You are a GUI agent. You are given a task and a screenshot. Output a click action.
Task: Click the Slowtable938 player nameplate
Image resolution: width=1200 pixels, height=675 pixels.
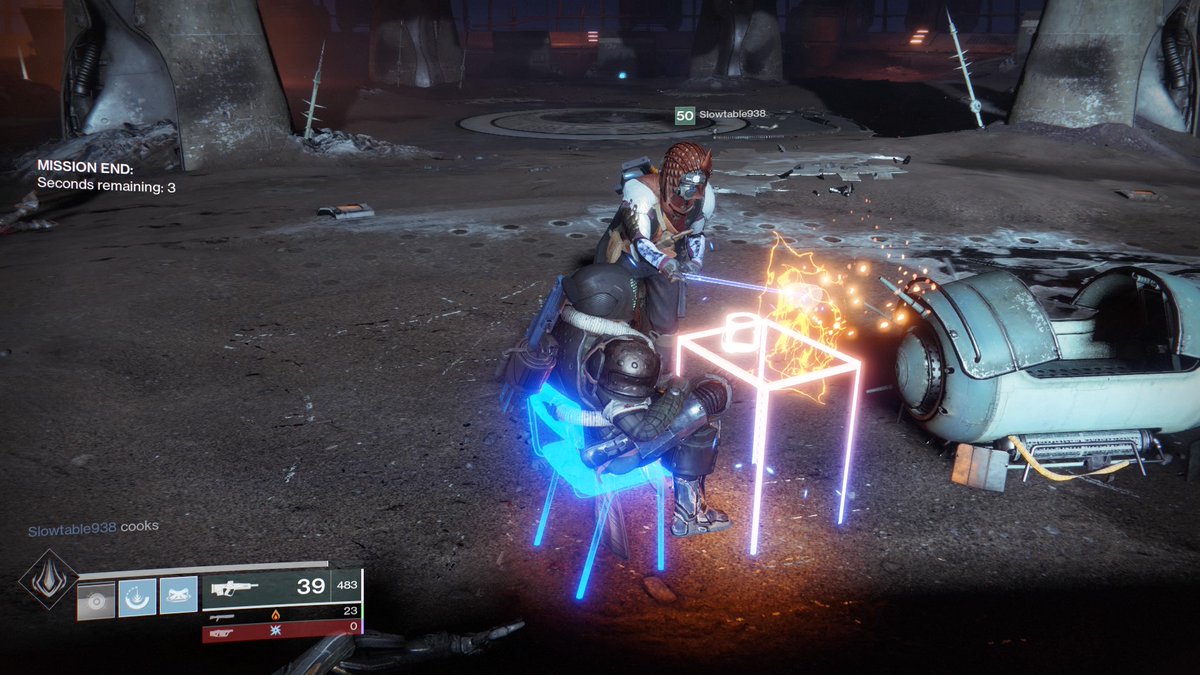[x=721, y=115]
